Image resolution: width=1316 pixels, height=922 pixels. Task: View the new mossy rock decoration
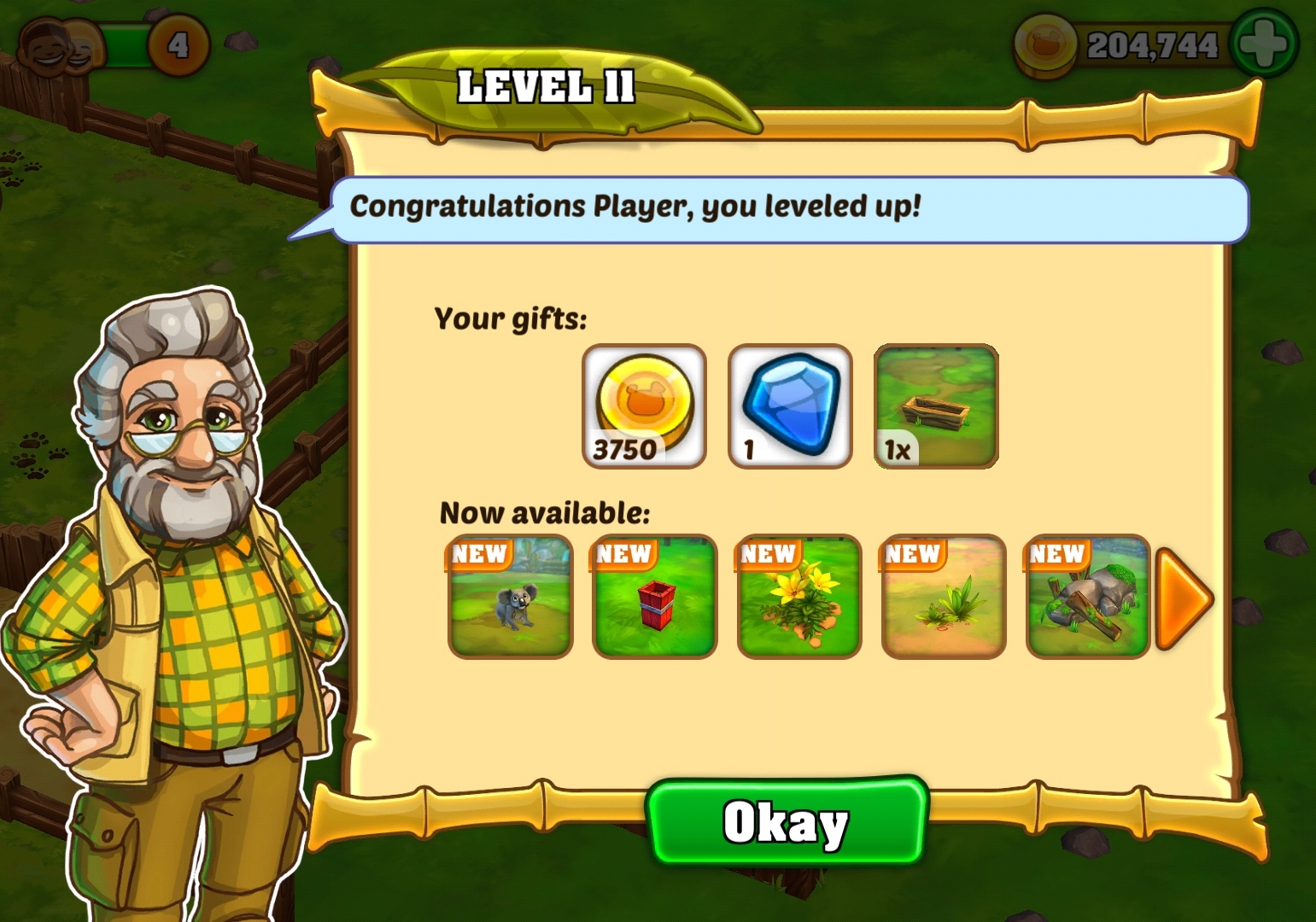click(x=1087, y=597)
